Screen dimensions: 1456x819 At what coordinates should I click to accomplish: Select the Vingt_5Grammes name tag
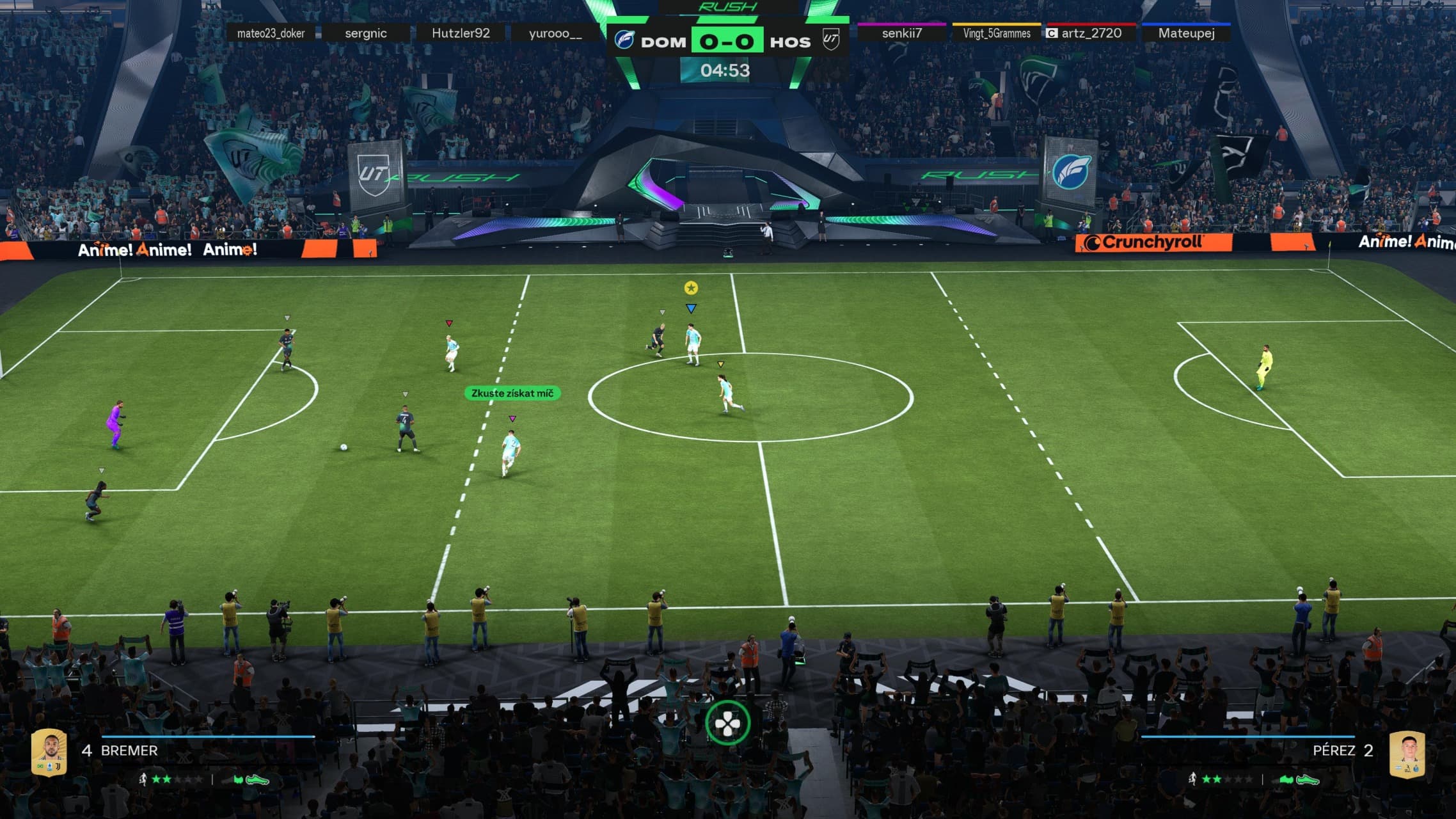[x=997, y=33]
